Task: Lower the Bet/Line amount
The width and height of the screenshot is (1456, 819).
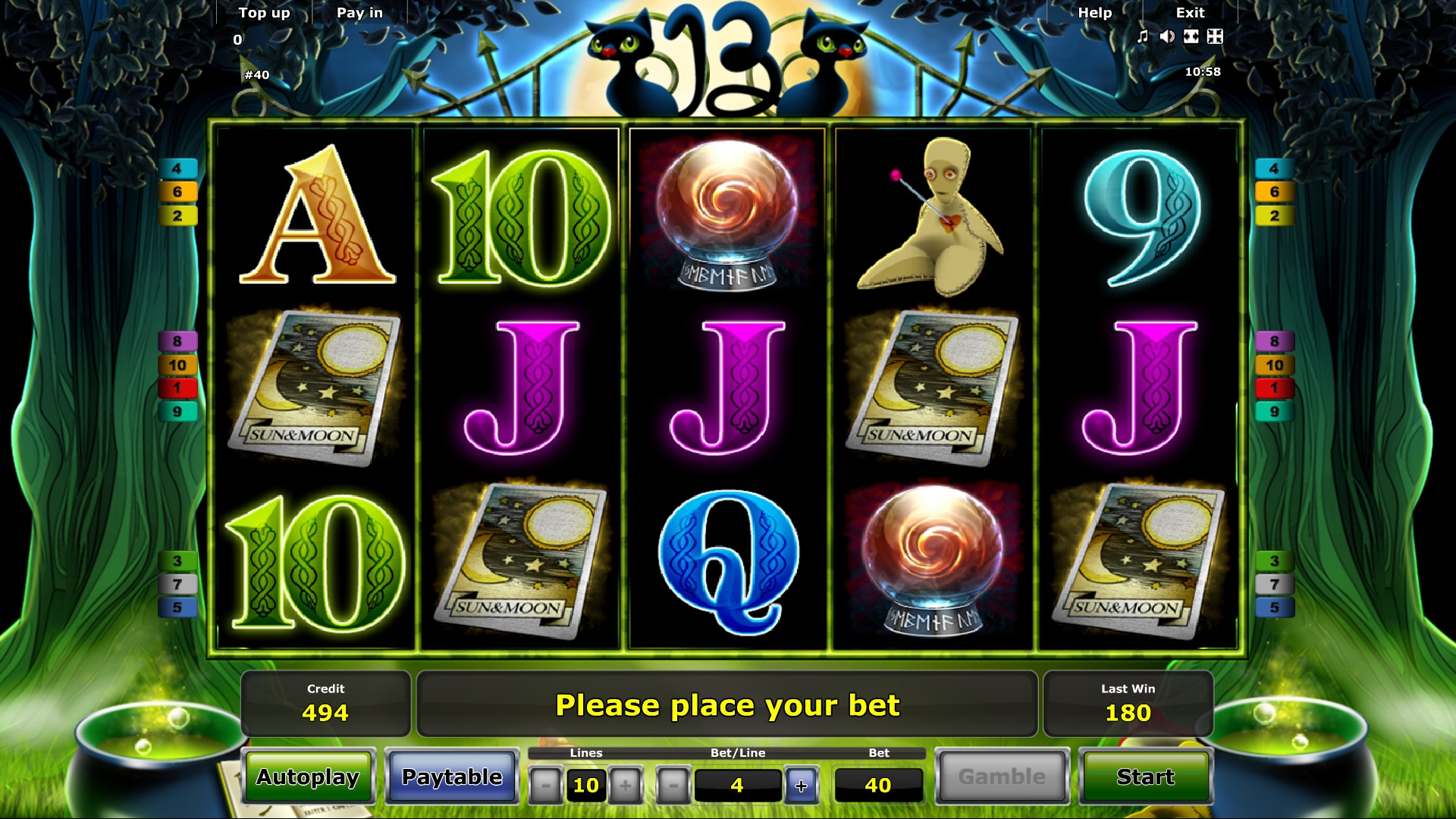Action: tap(673, 786)
